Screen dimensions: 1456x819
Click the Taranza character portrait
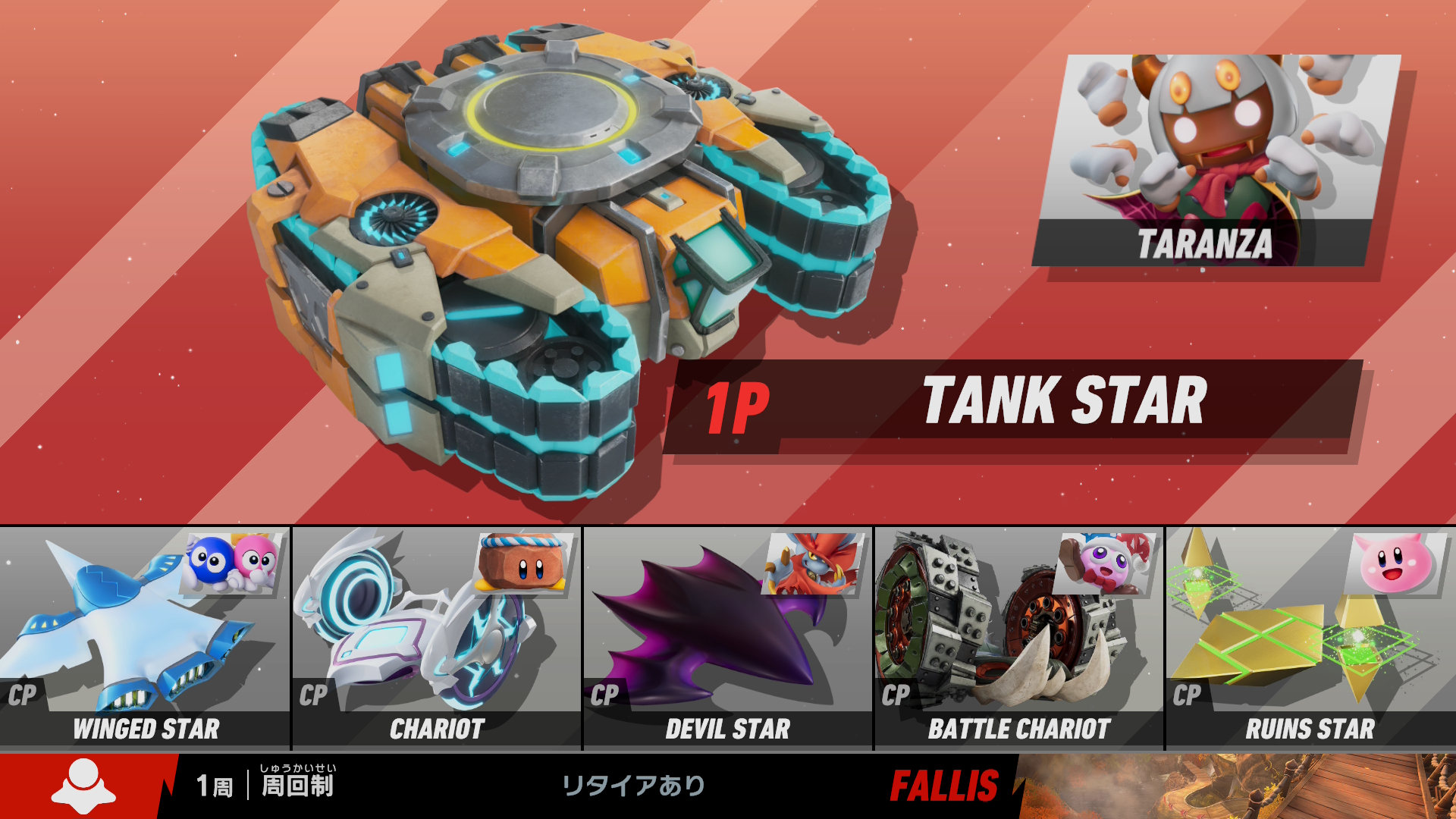coord(1216,159)
